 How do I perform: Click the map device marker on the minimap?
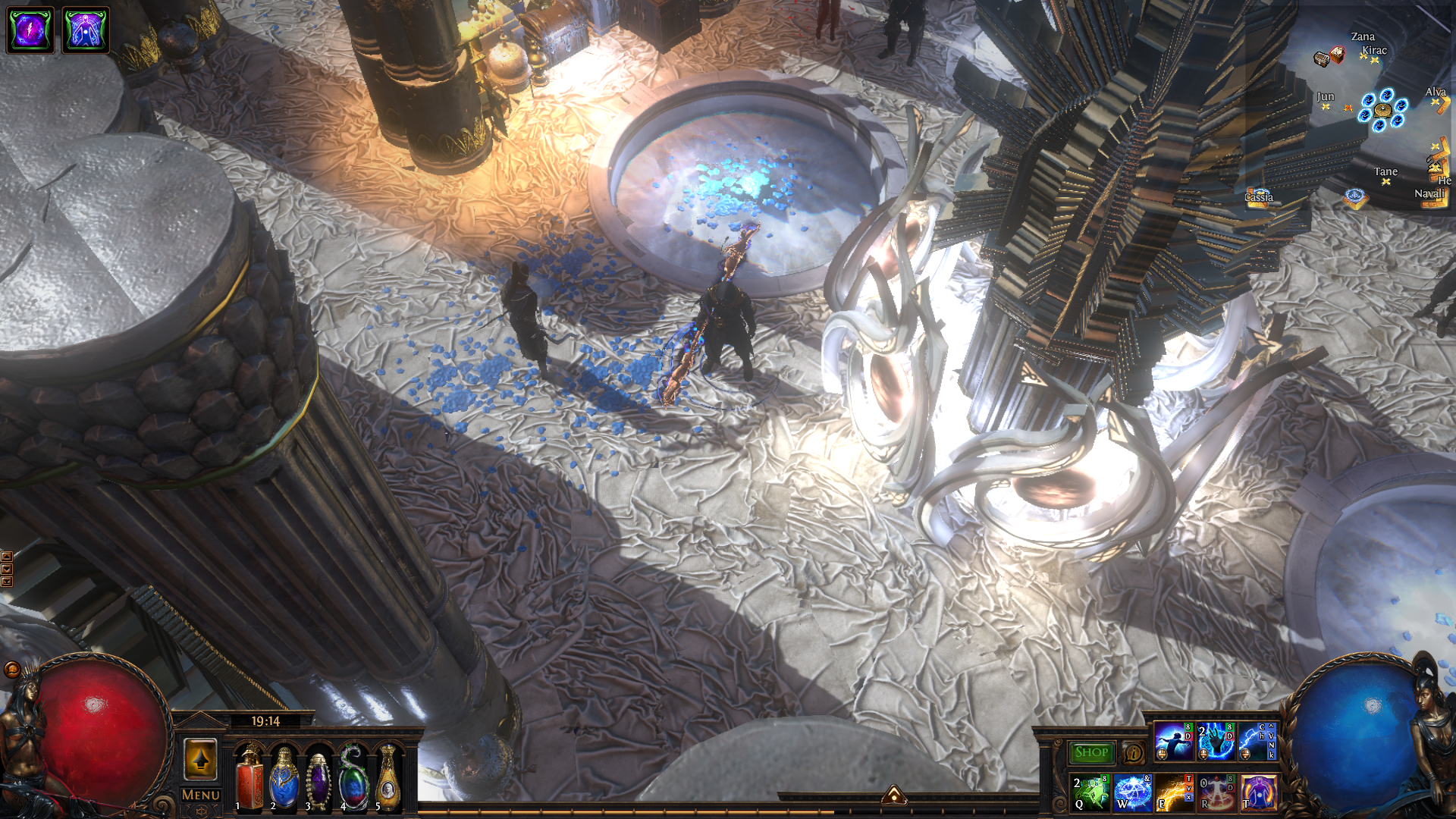1382,110
